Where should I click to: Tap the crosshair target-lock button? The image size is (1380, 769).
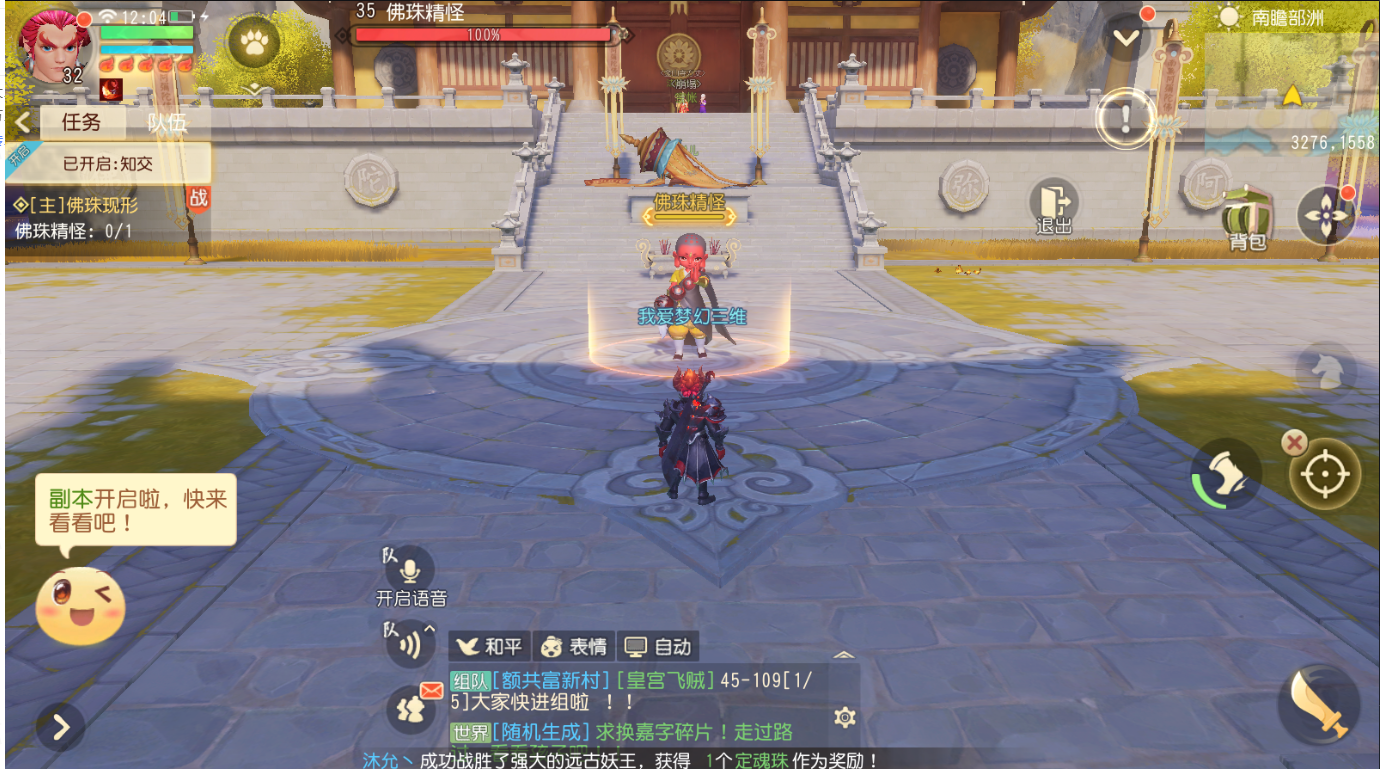point(1325,474)
